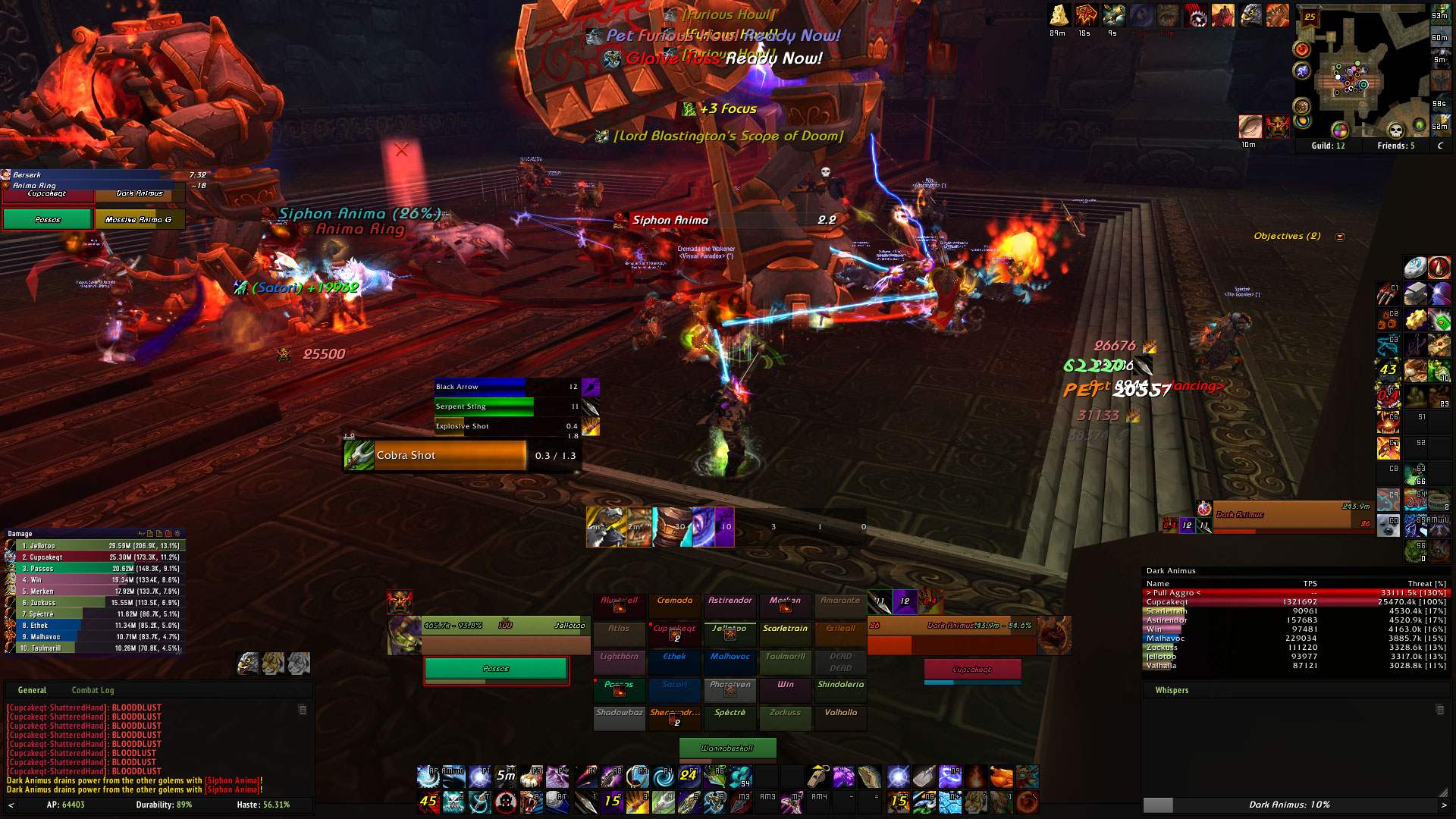Select the General chat tab
The width and height of the screenshot is (1456, 819).
tap(32, 690)
